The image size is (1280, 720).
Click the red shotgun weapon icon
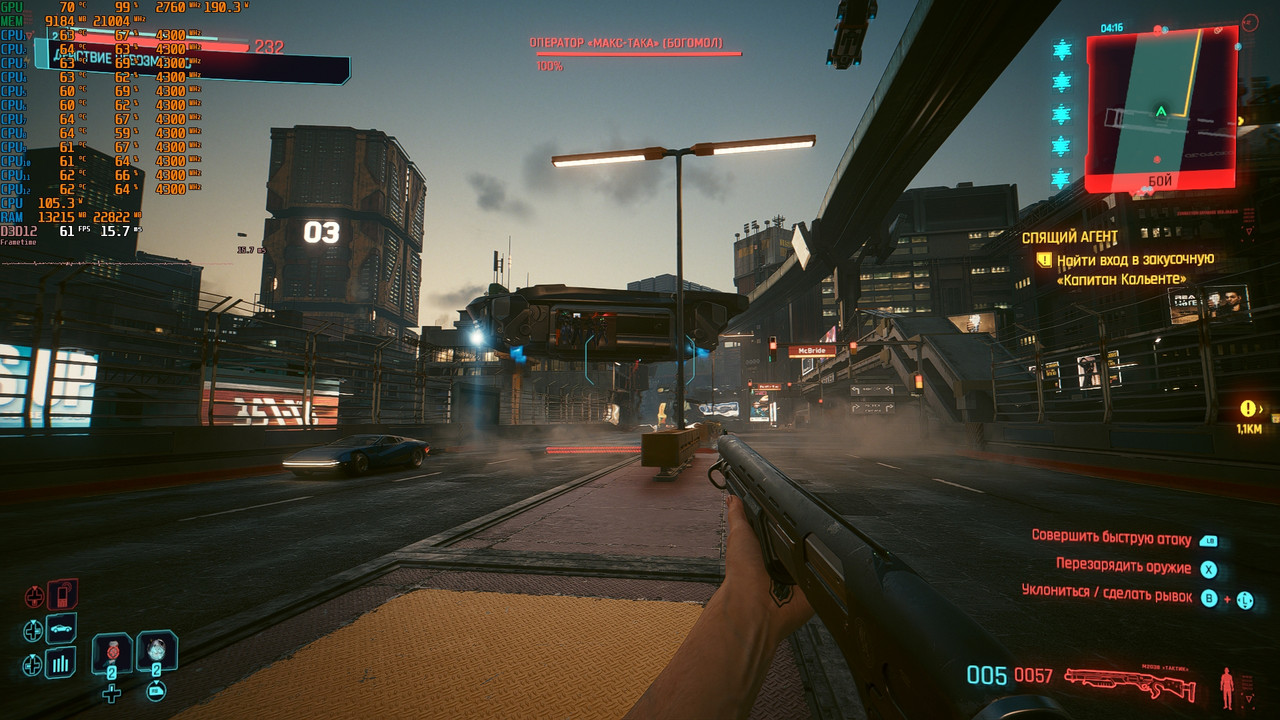[1129, 684]
